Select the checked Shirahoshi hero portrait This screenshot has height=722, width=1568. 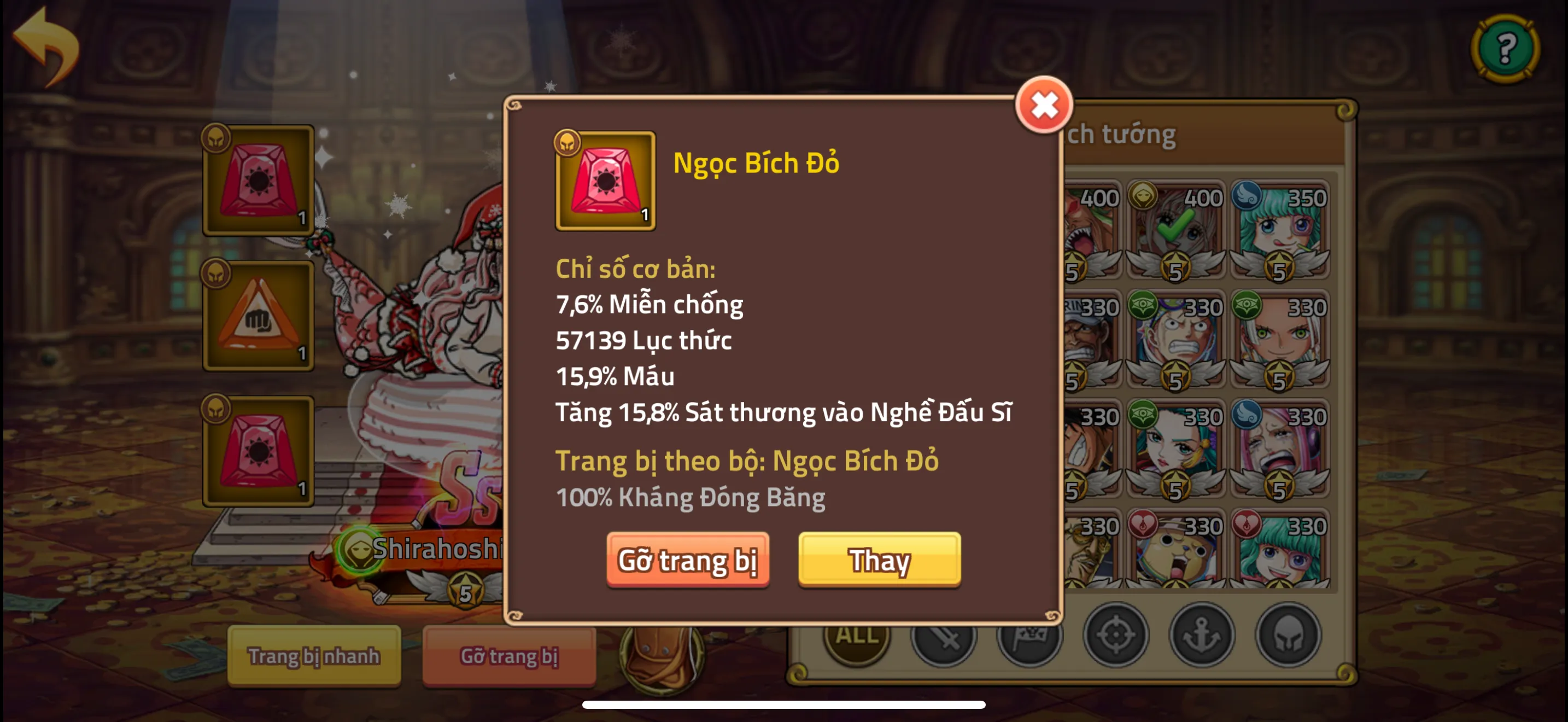pyautogui.click(x=1175, y=228)
